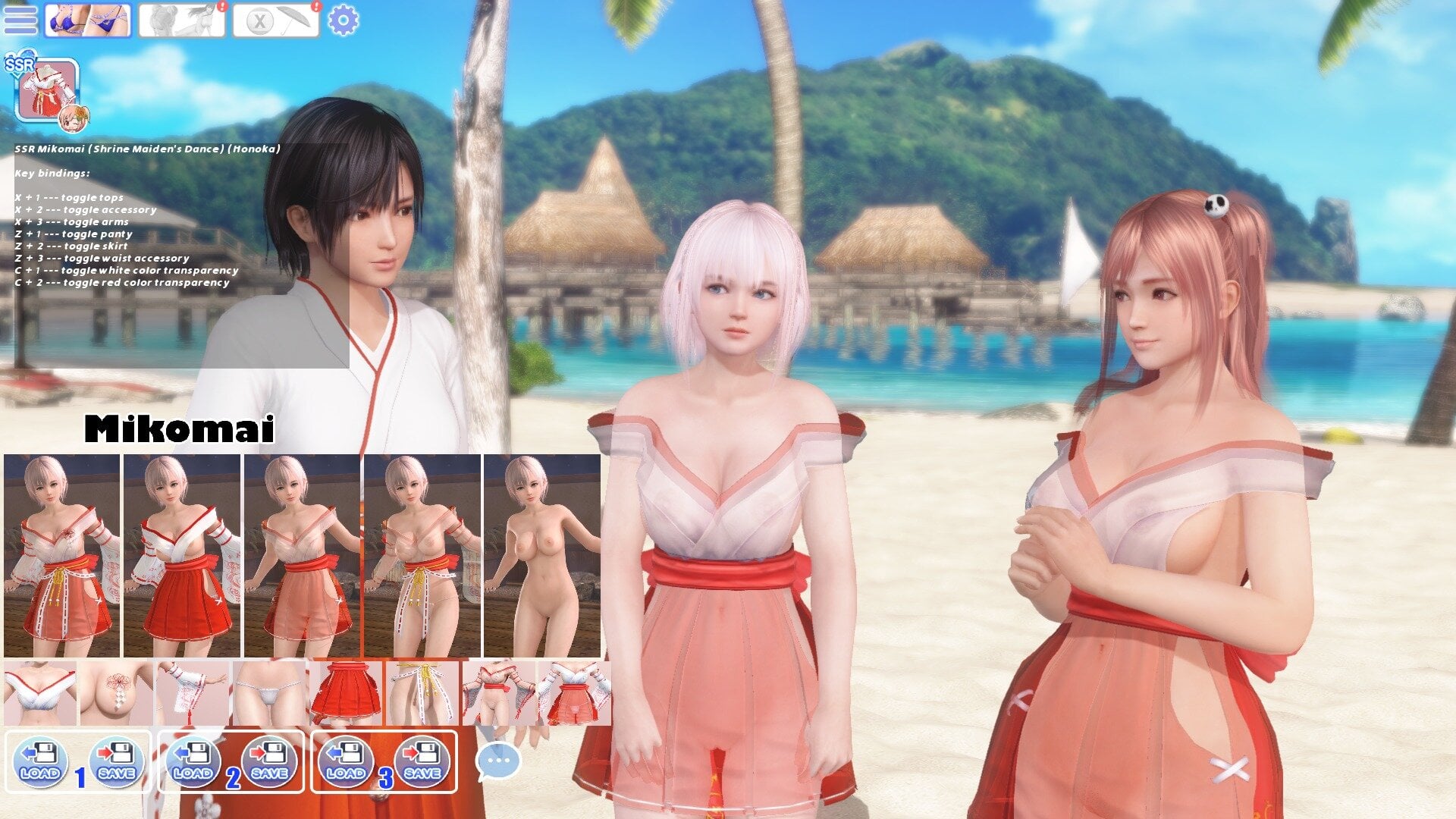Toggle the white top piece thumbnail
1456x819 pixels.
click(x=38, y=690)
